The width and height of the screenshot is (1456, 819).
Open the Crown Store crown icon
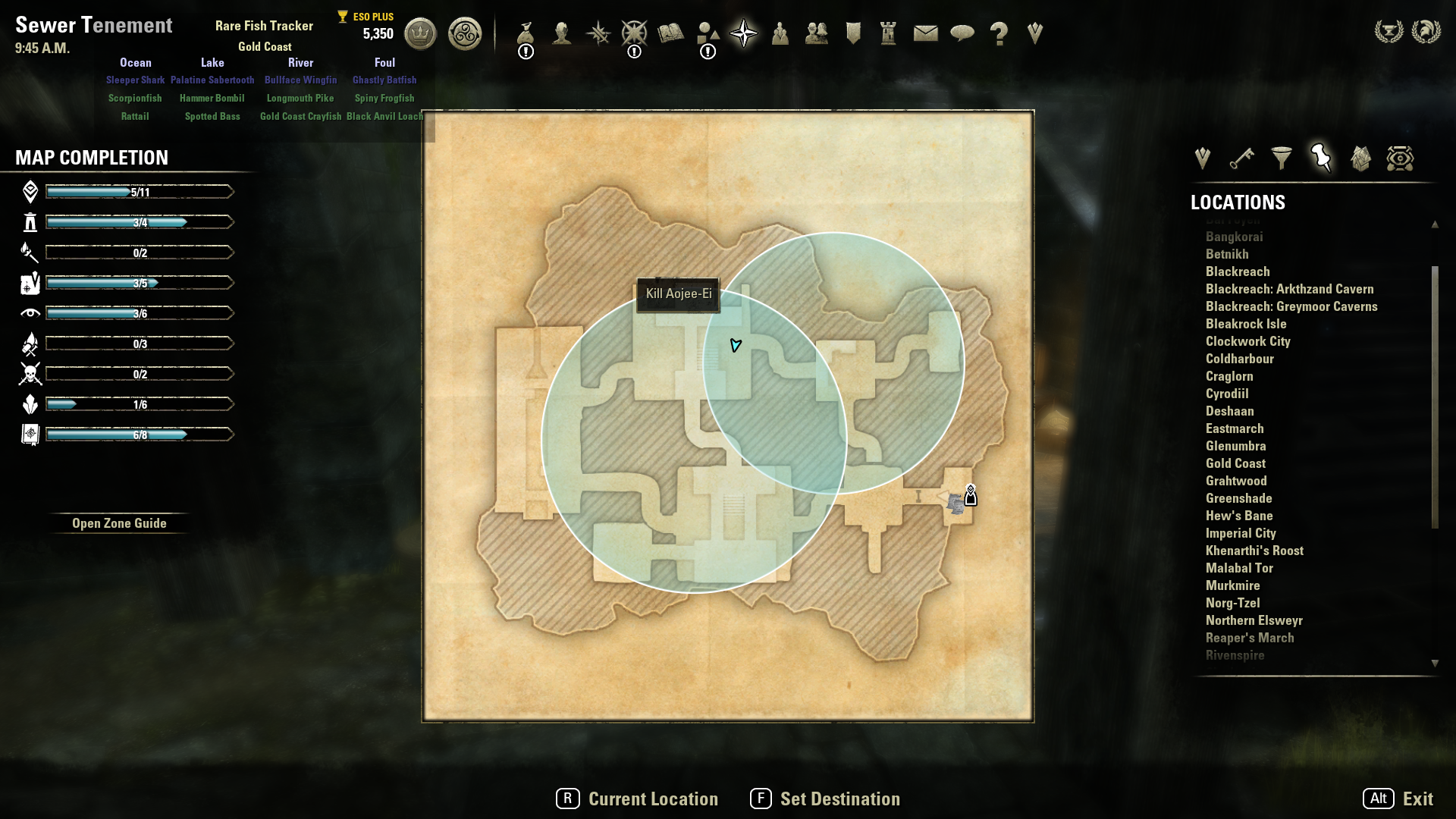tap(420, 34)
